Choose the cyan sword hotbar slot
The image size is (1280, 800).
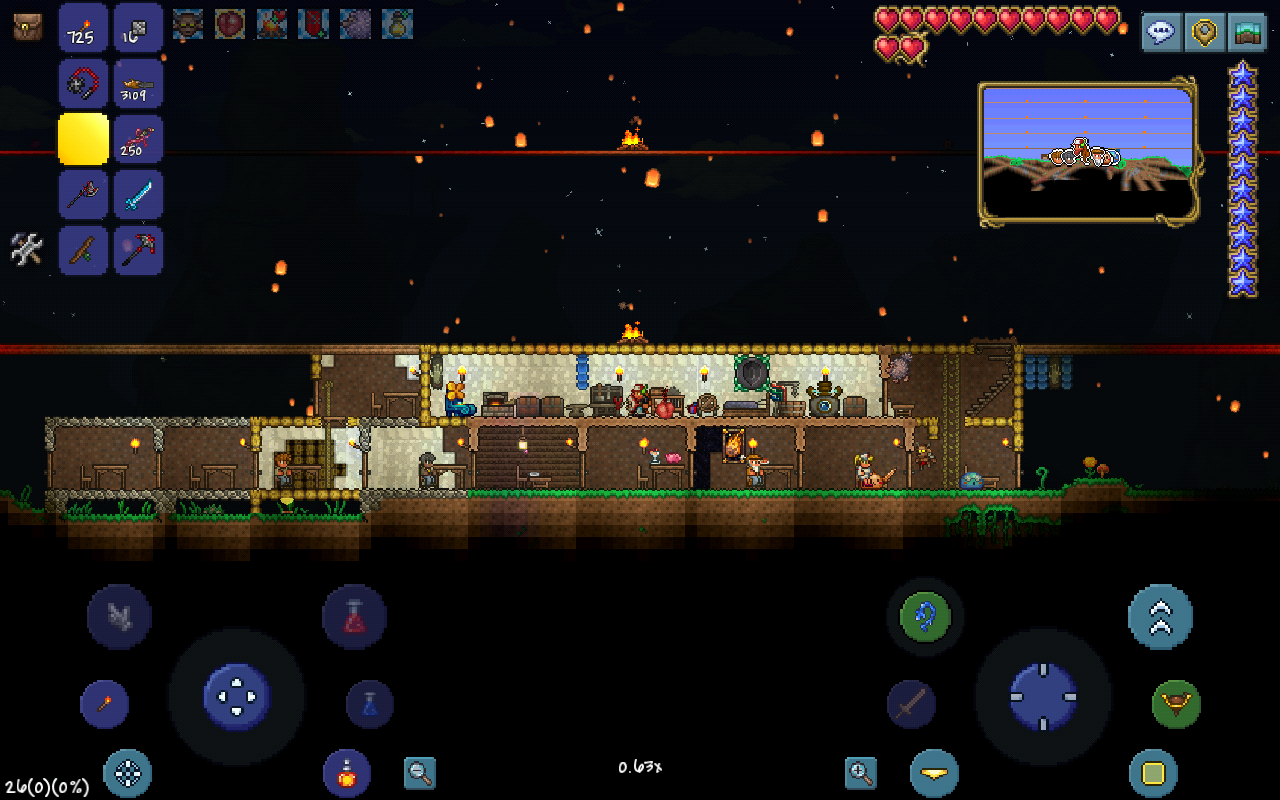click(x=138, y=195)
